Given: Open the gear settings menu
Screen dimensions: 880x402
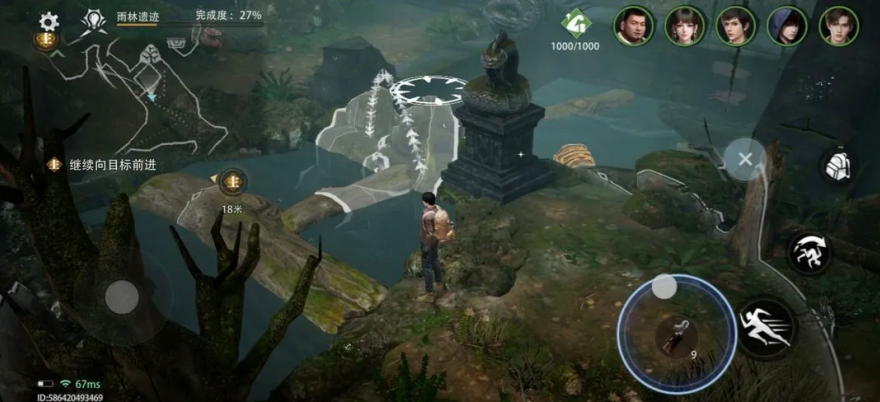Looking at the screenshot, I should pos(49,20).
